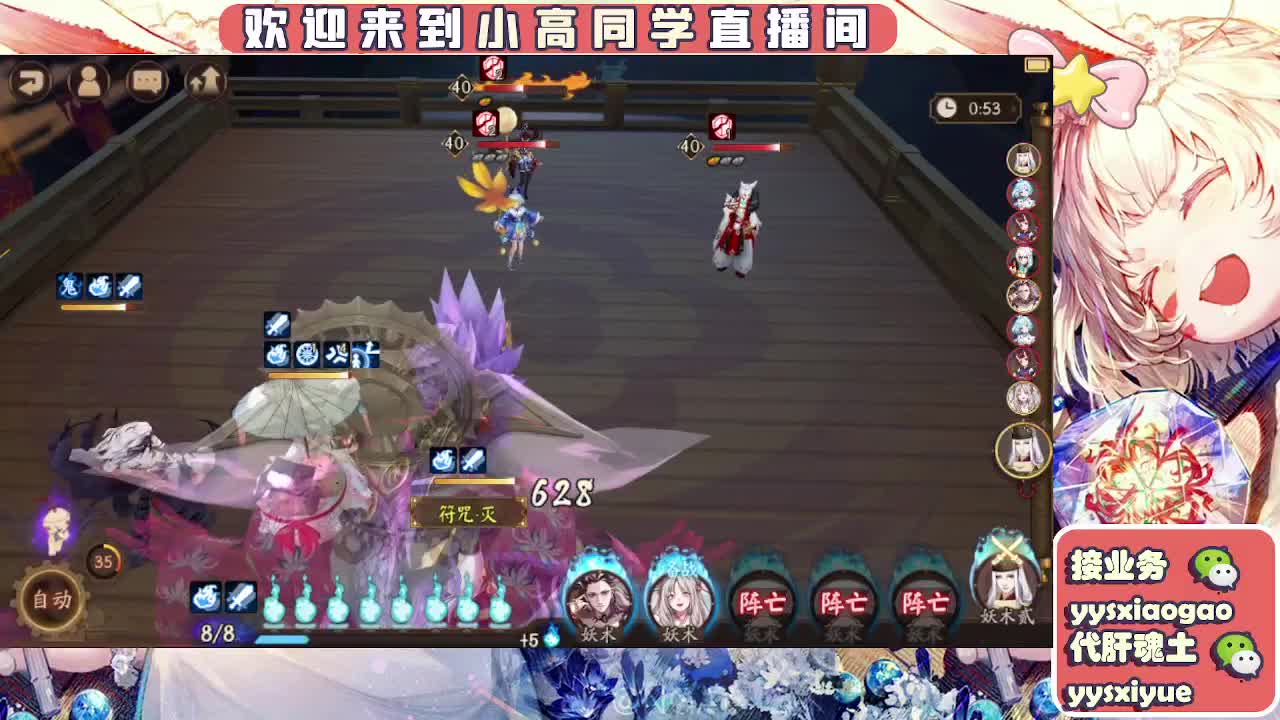Click the surrender double-arrow icon
This screenshot has height=720, width=1280.
207,79
